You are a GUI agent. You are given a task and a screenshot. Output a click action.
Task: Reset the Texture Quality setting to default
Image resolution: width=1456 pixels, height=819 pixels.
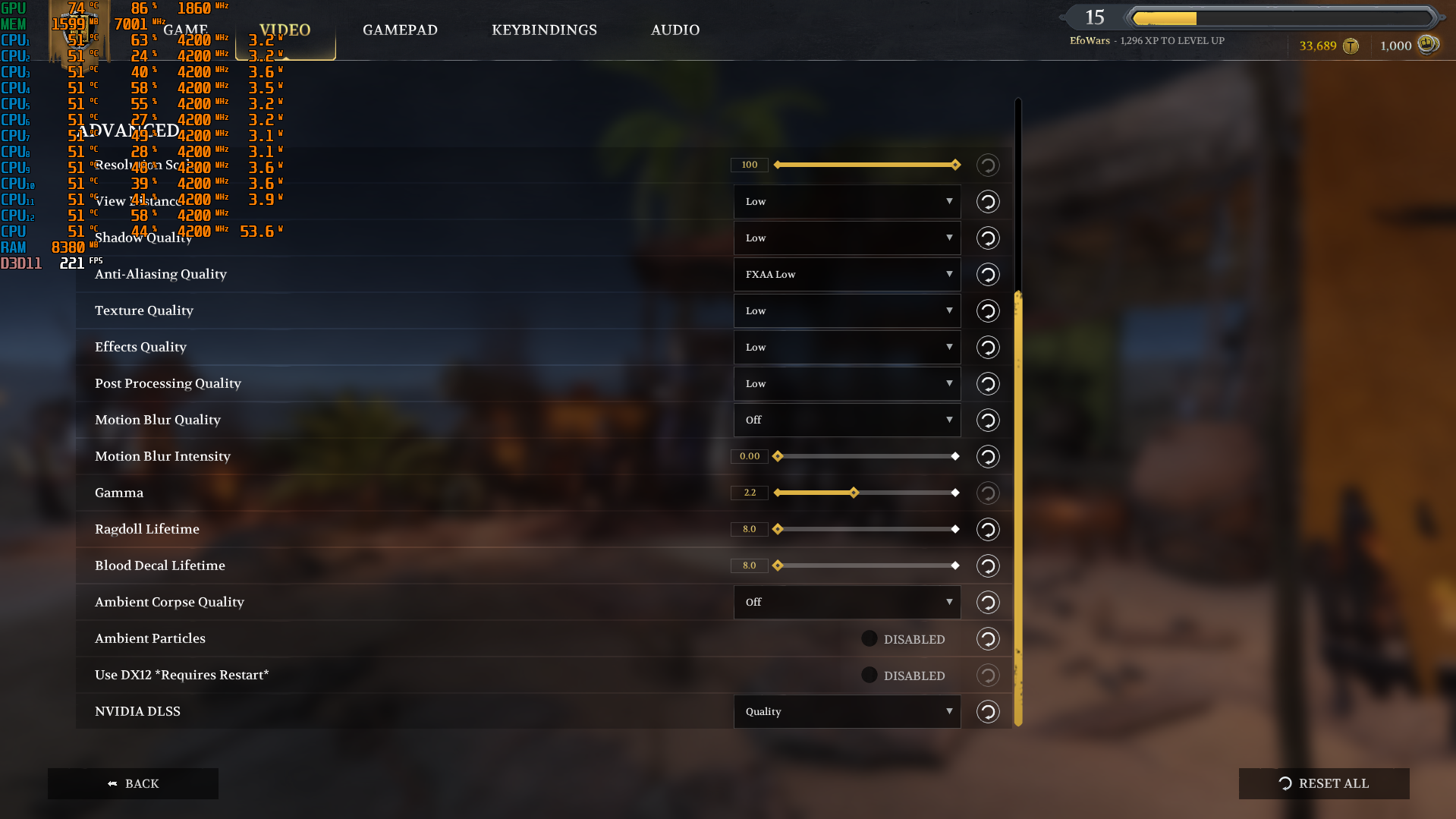[987, 311]
